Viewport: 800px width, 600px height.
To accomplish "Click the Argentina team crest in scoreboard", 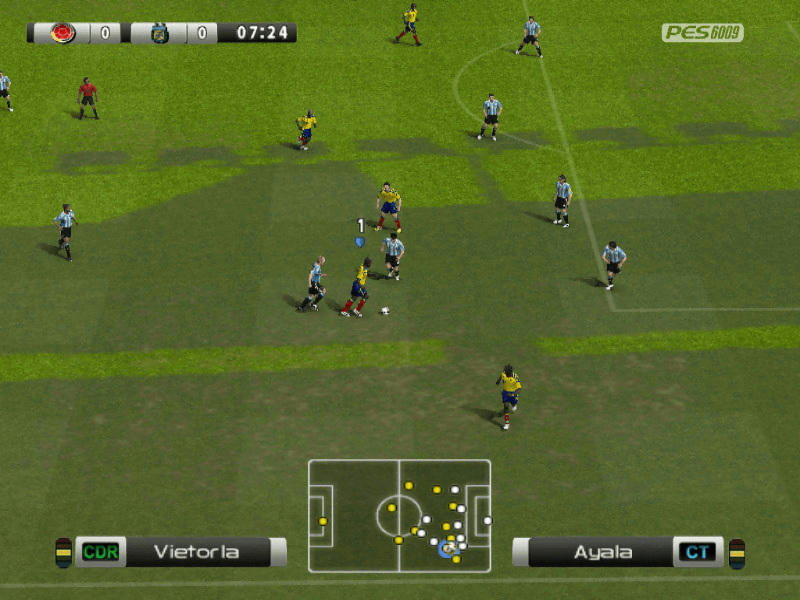I will point(159,33).
